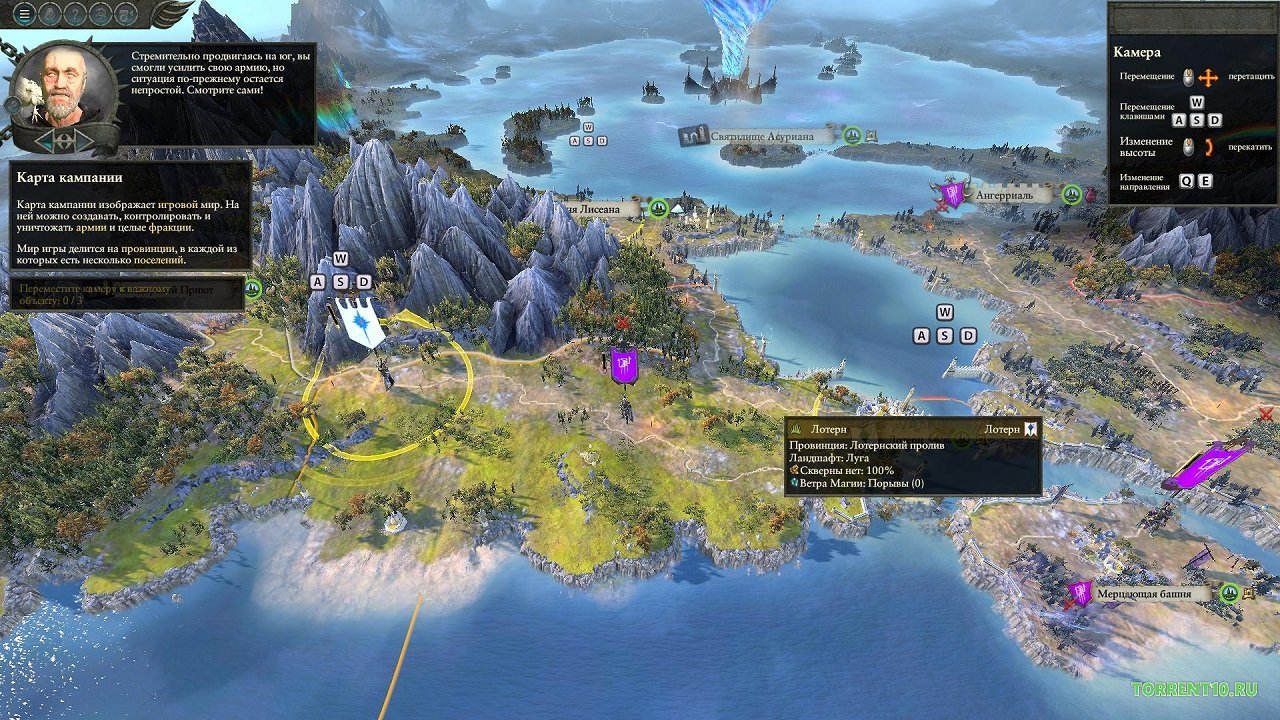
Task: Click the advisor's portrait
Action: (x=62, y=88)
